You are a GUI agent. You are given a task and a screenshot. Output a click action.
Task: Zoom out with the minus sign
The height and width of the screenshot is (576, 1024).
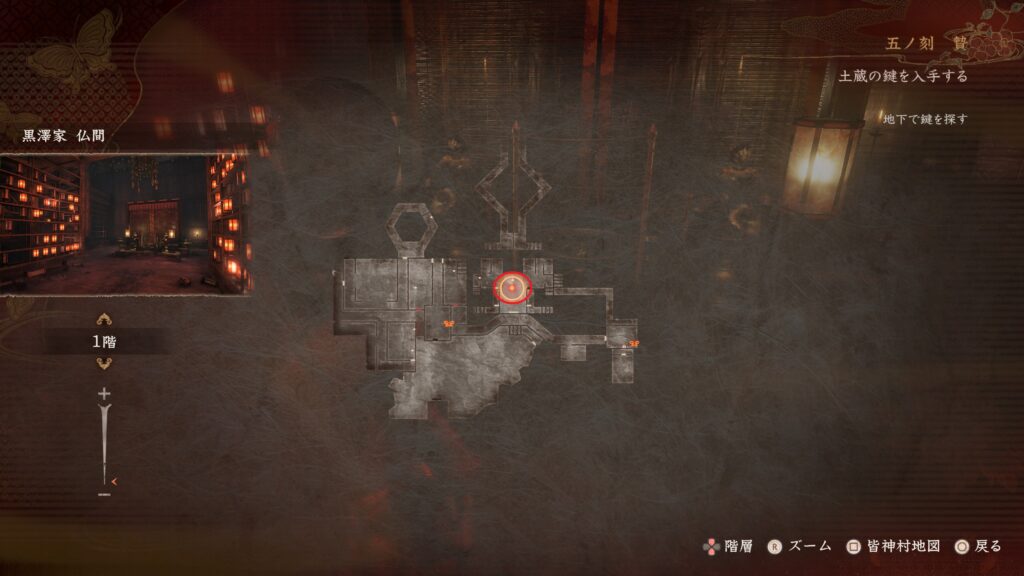(103, 494)
